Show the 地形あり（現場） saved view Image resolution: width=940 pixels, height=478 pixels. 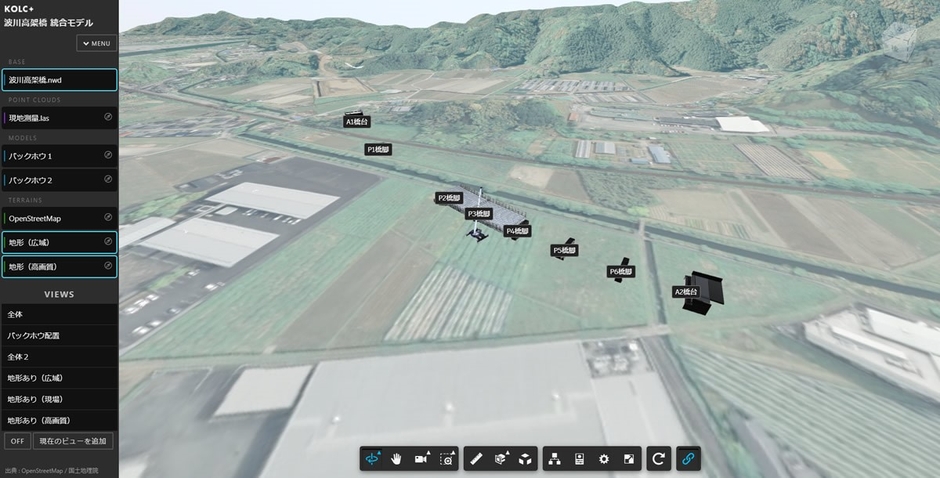(59, 399)
